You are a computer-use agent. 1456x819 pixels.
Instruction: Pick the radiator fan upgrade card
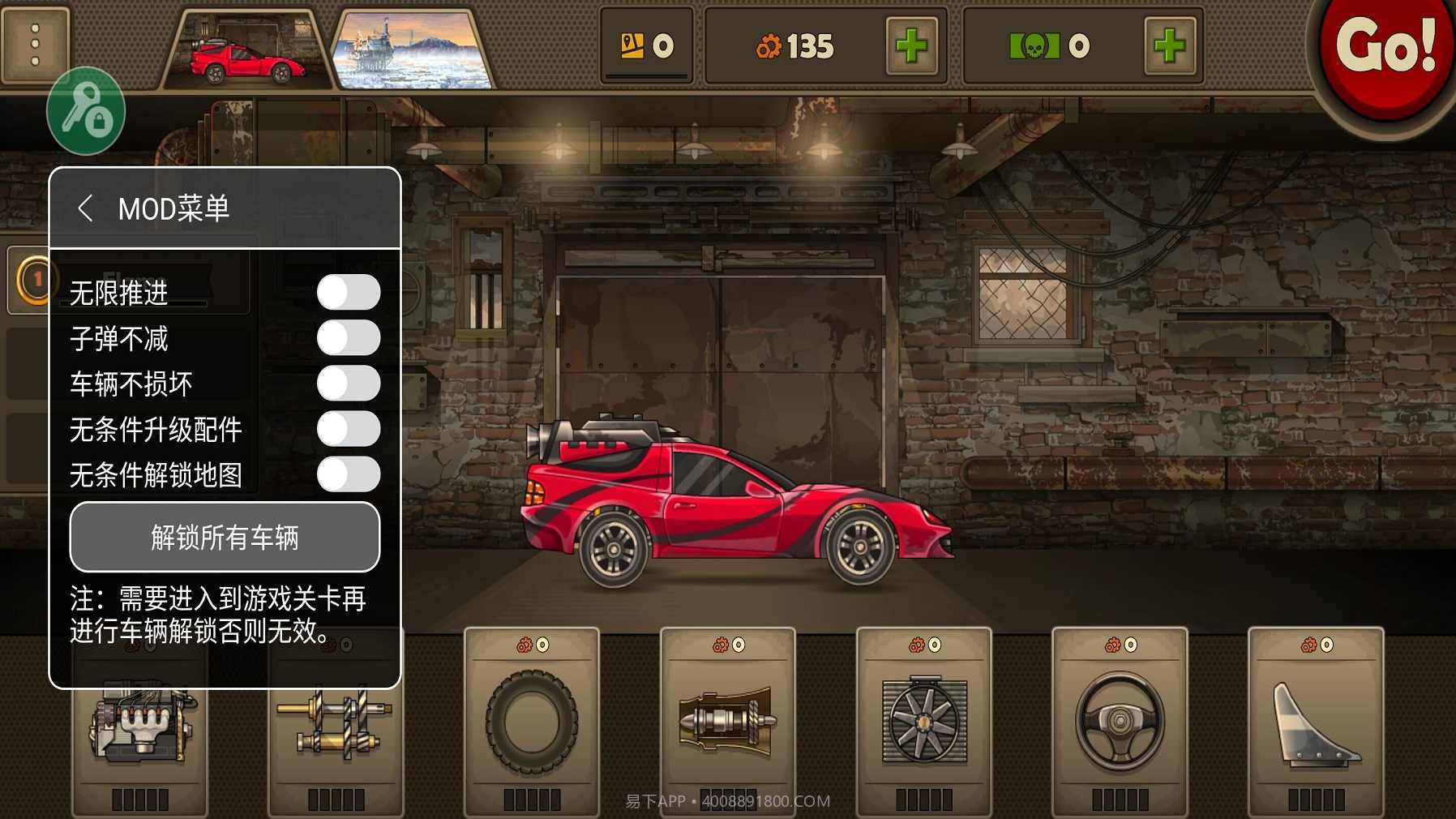(x=924, y=722)
